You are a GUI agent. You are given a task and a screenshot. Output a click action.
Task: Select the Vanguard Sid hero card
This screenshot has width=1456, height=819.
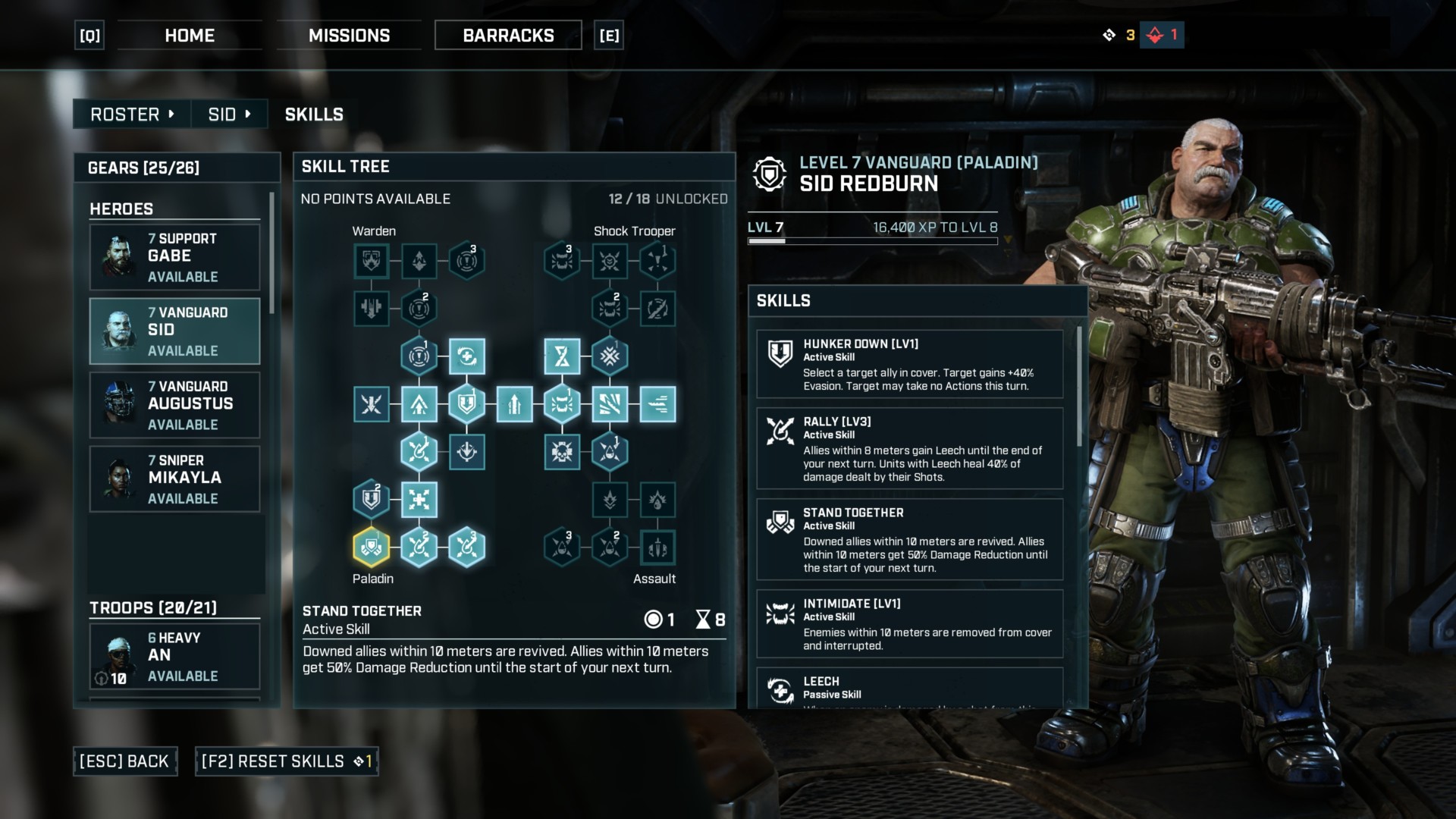(x=174, y=331)
